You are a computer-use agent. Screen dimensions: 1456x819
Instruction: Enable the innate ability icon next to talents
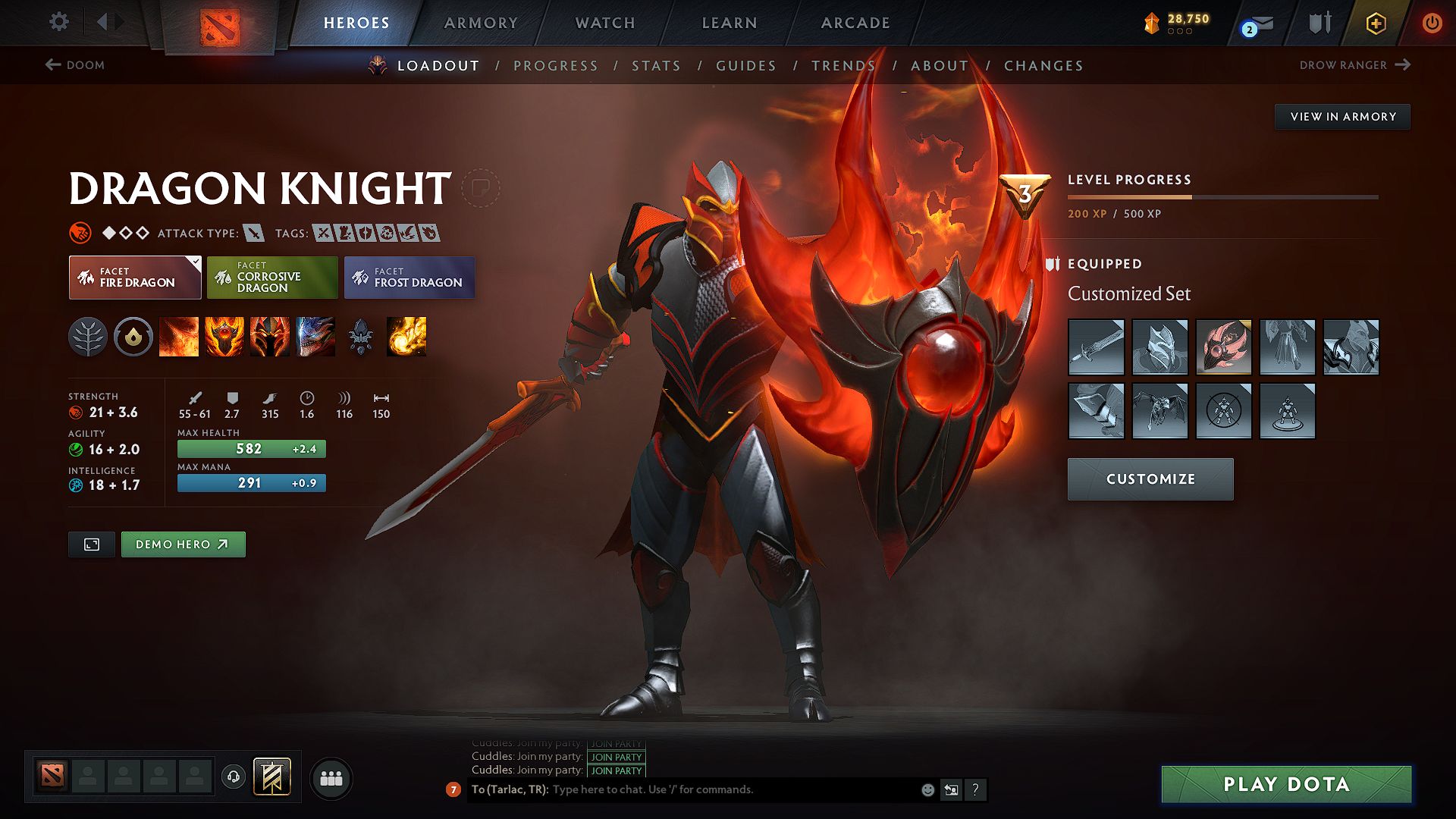tap(133, 337)
